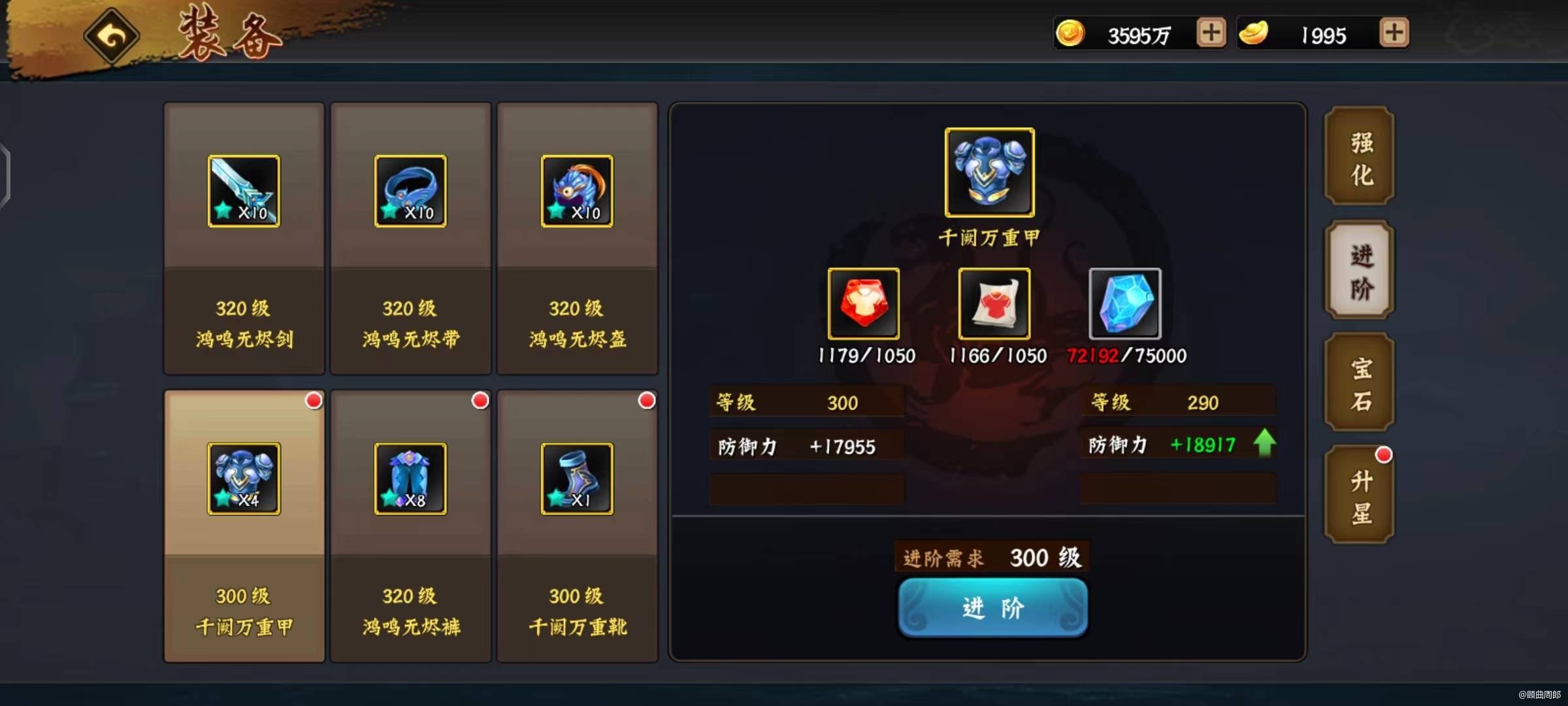Click the back arrow icon at top left

point(110,36)
